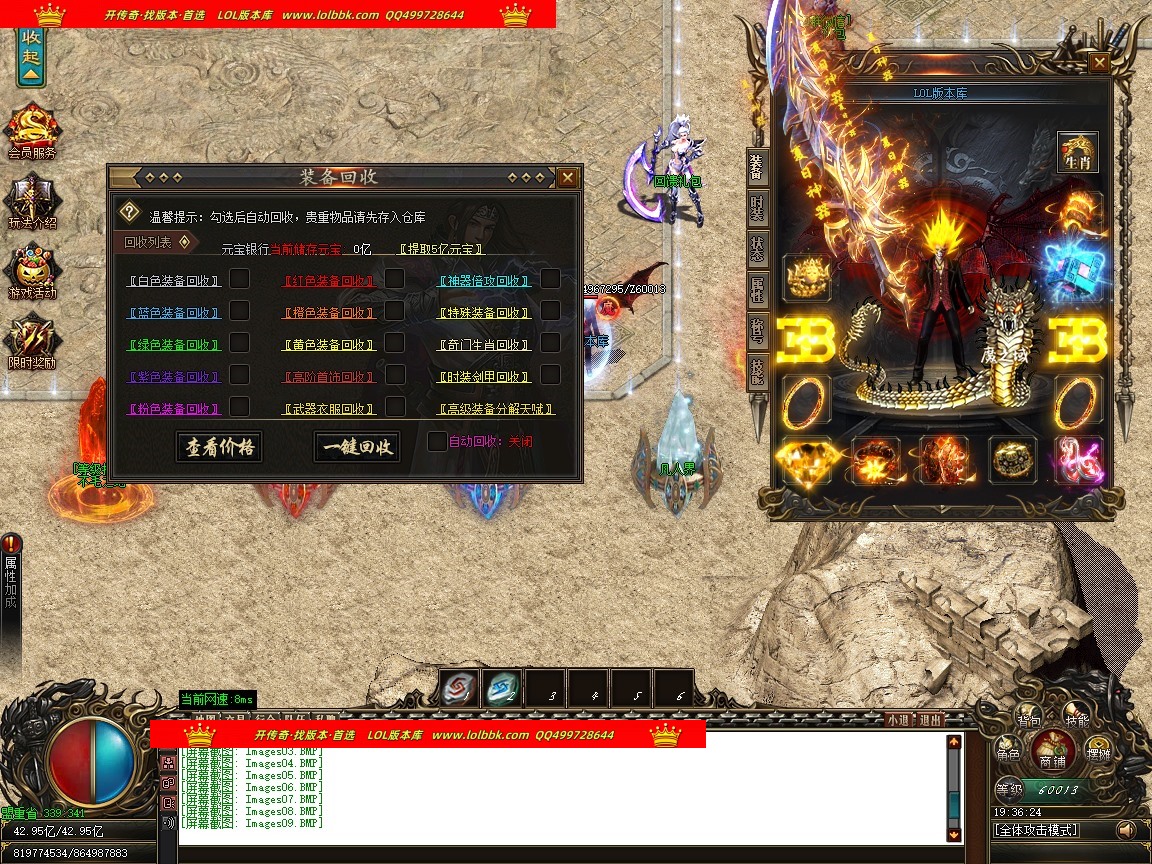Tick the 白色装备回收 checkbox
The width and height of the screenshot is (1152, 864).
[240, 279]
